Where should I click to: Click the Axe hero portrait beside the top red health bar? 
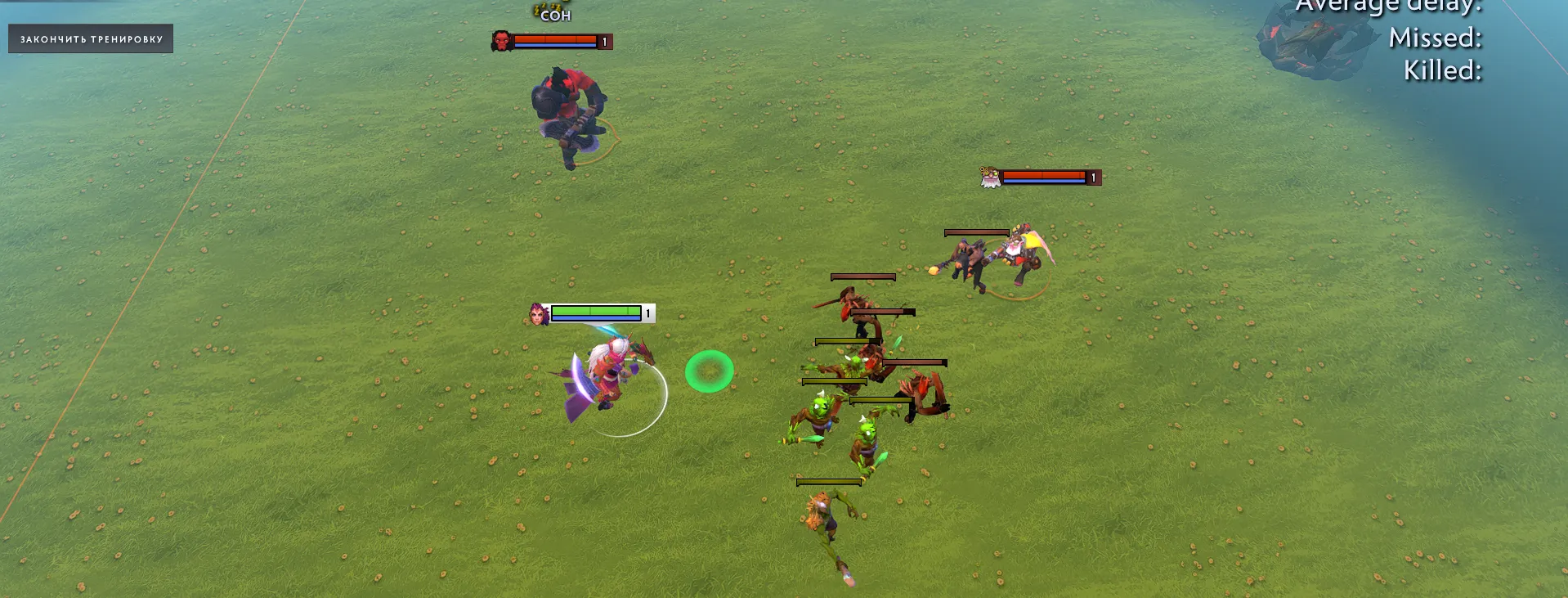(500, 41)
